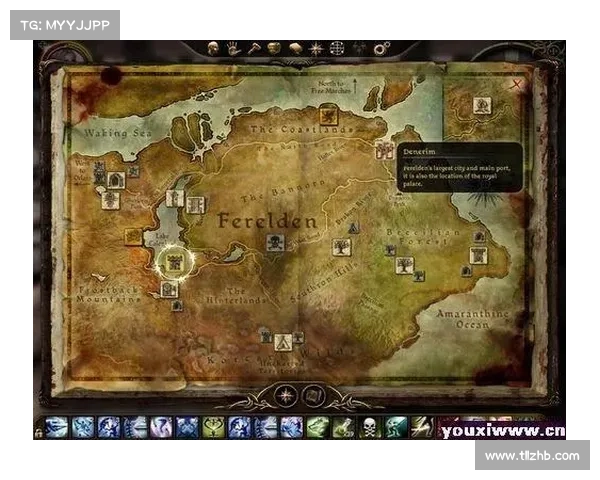Click the compass star map icon

pos(316,47)
